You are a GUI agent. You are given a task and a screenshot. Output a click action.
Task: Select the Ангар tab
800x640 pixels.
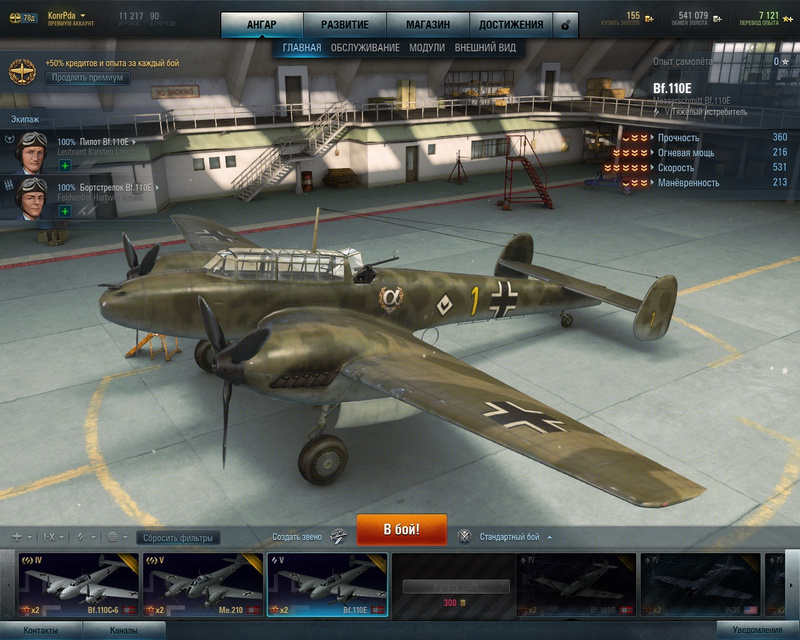coord(261,24)
